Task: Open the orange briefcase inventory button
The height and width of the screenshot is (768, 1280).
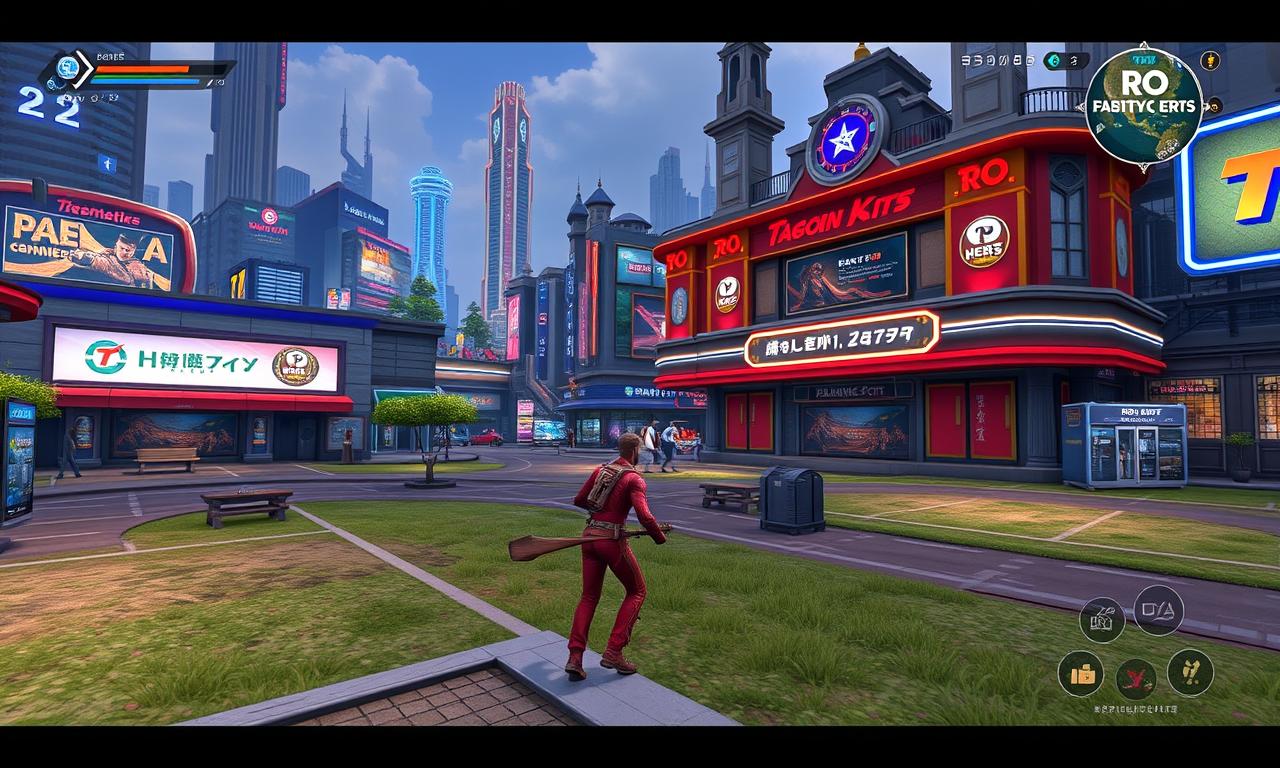Action: (1081, 674)
